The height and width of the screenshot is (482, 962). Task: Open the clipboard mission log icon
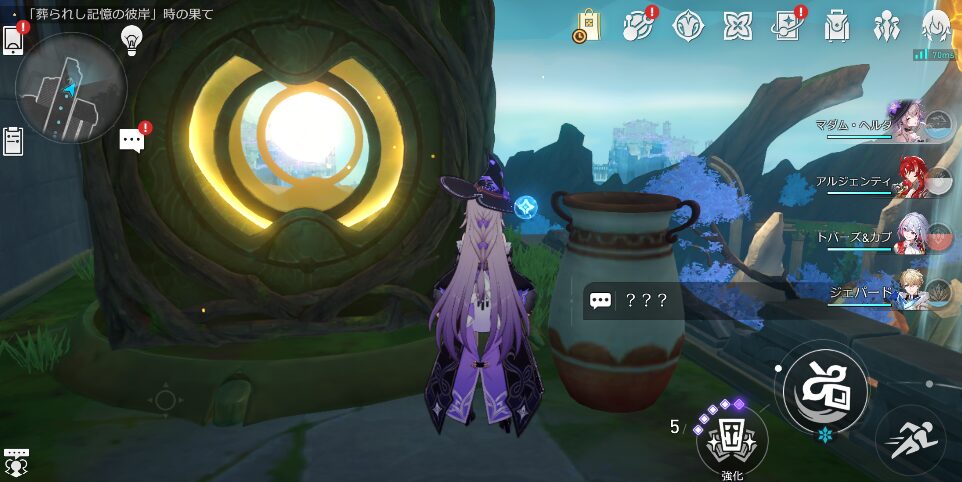(13, 141)
